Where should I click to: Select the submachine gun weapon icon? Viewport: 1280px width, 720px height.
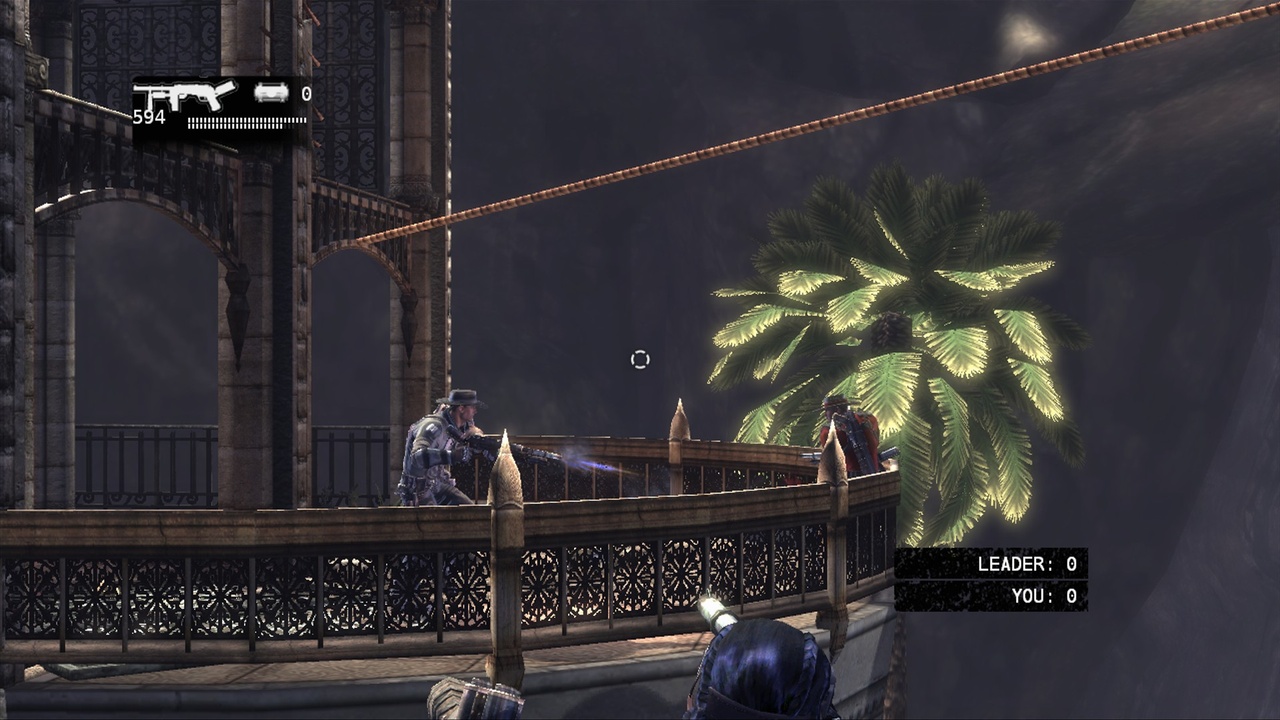(185, 96)
